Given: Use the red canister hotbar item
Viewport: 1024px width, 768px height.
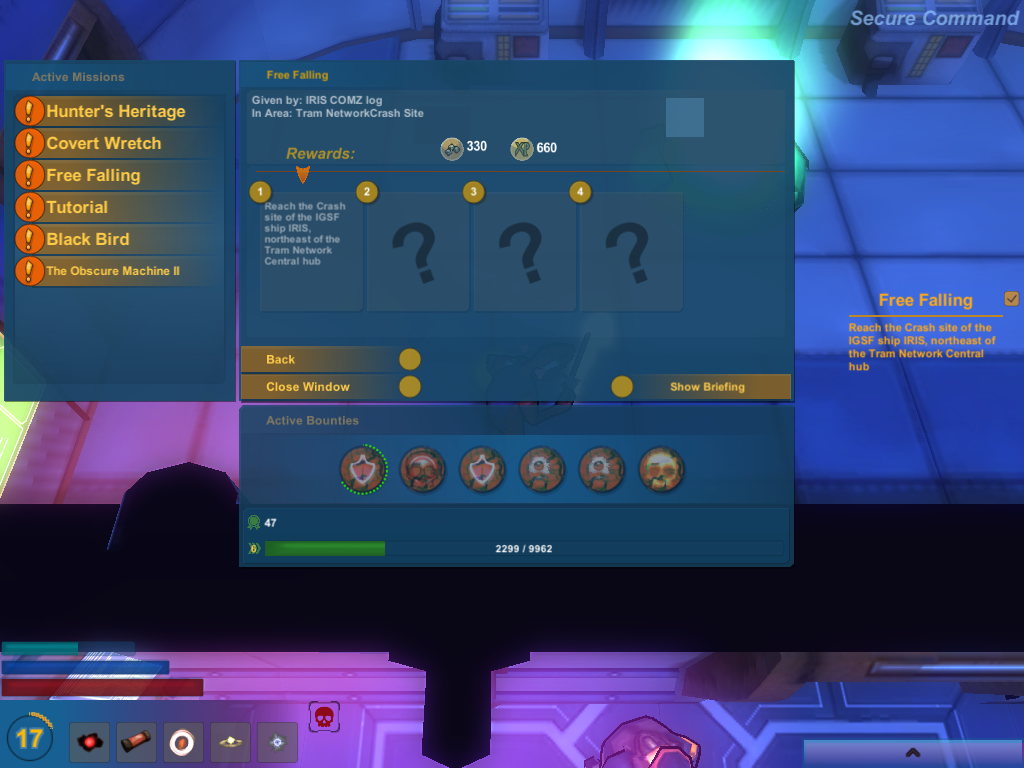Looking at the screenshot, I should pyautogui.click(x=136, y=742).
